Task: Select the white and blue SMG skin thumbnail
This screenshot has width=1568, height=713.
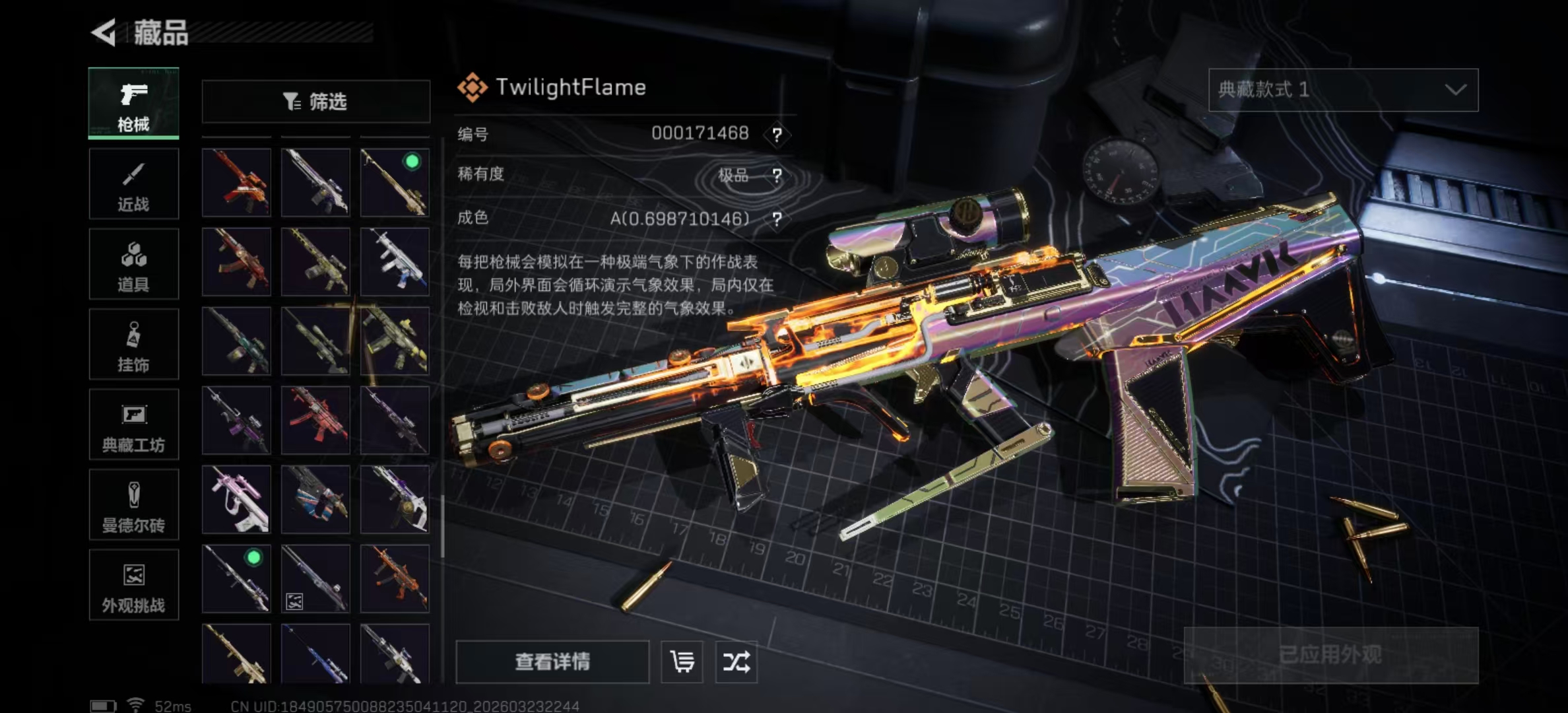Action: click(x=395, y=262)
